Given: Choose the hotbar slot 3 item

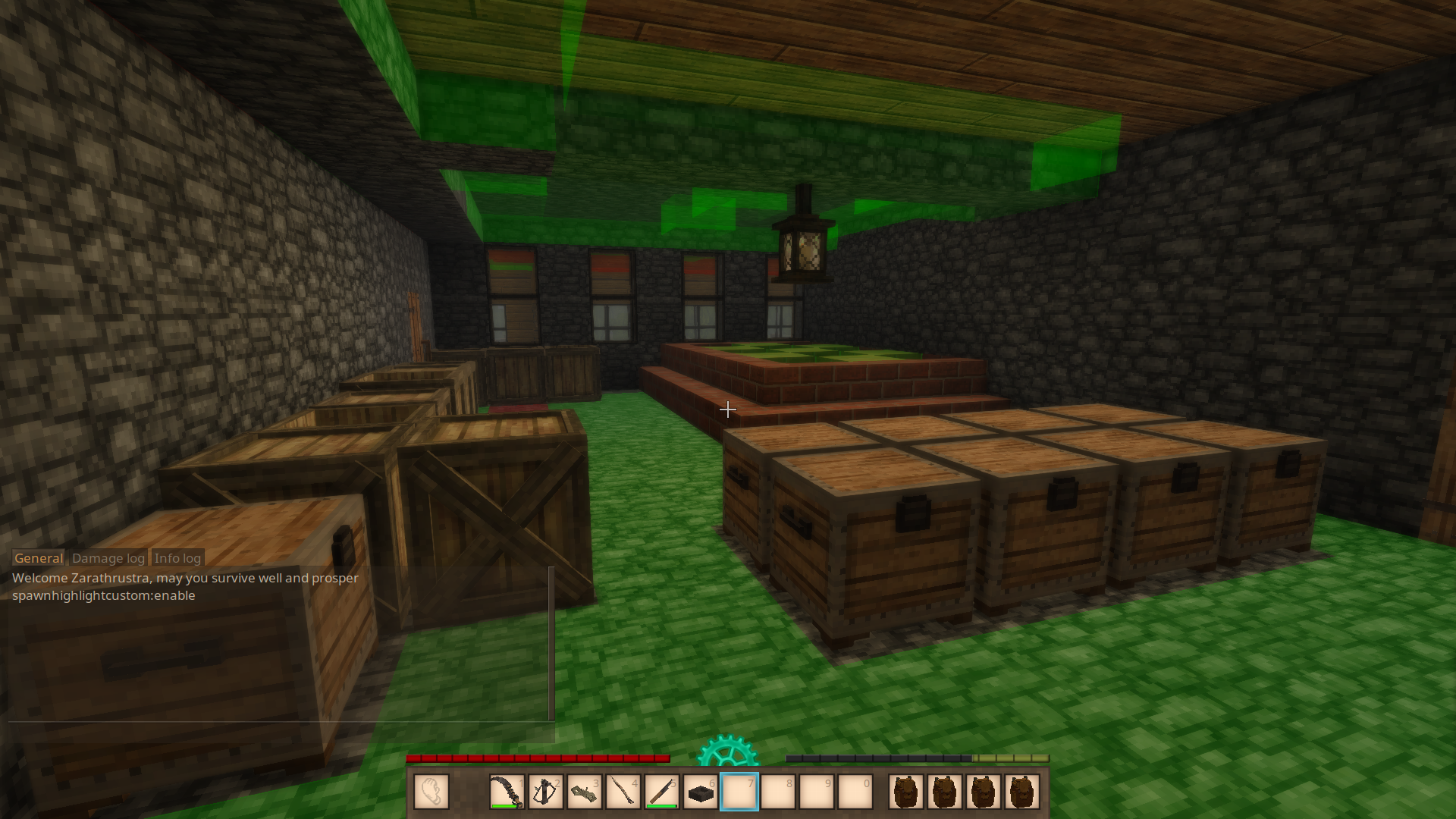Looking at the screenshot, I should coord(584,792).
